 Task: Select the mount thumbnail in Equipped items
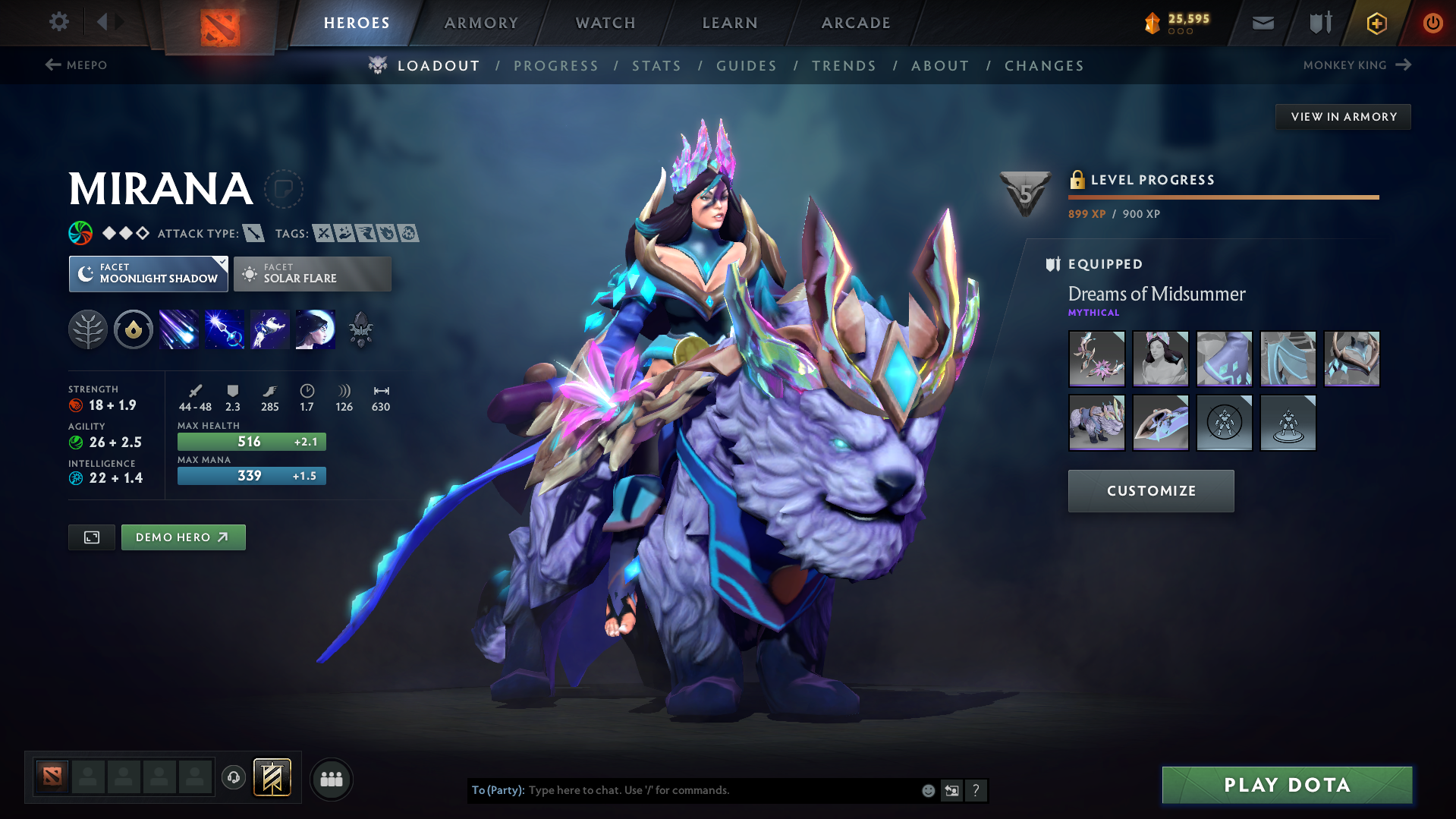(1096, 423)
